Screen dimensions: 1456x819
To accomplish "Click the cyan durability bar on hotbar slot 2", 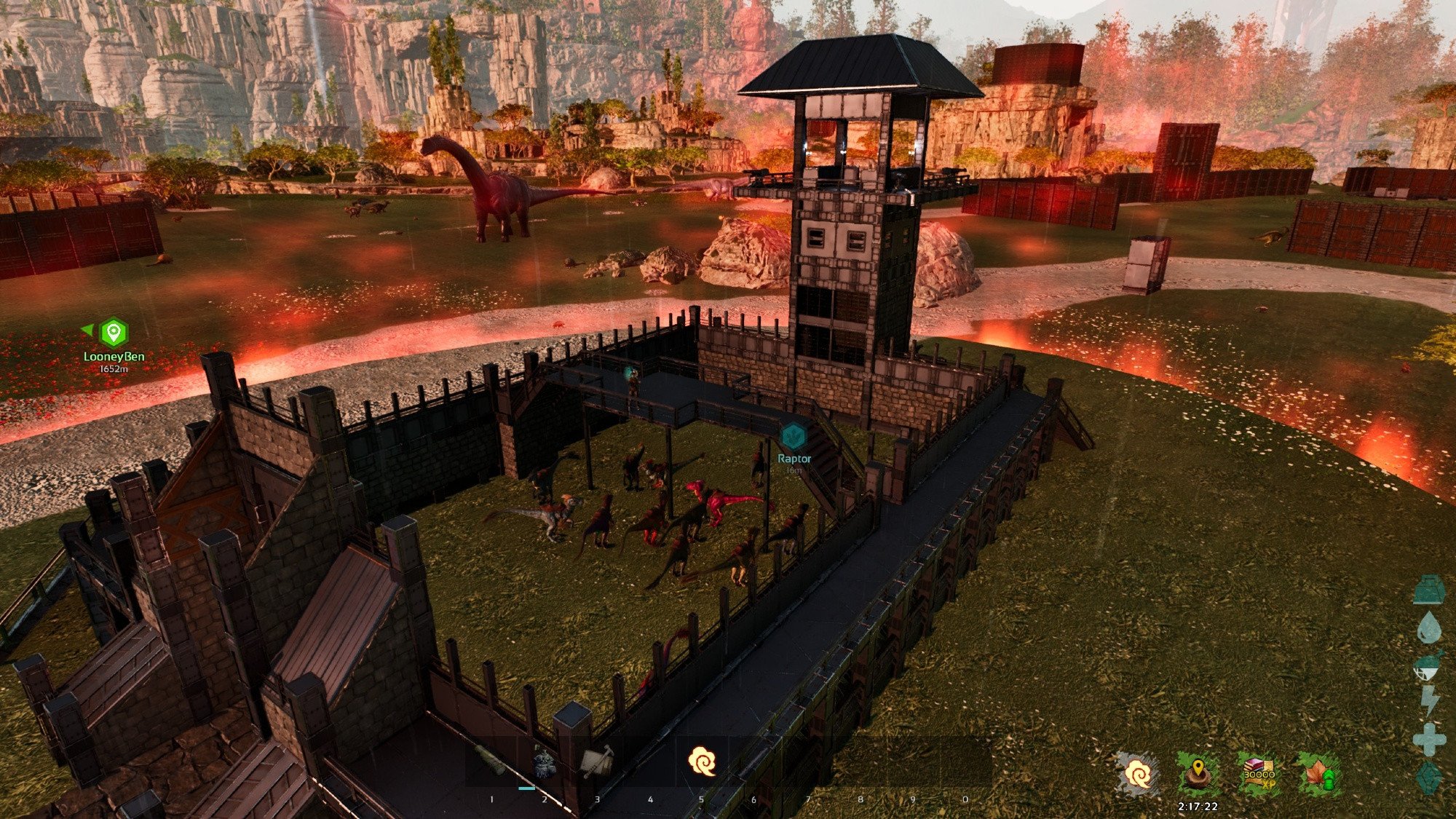I will pos(526,788).
